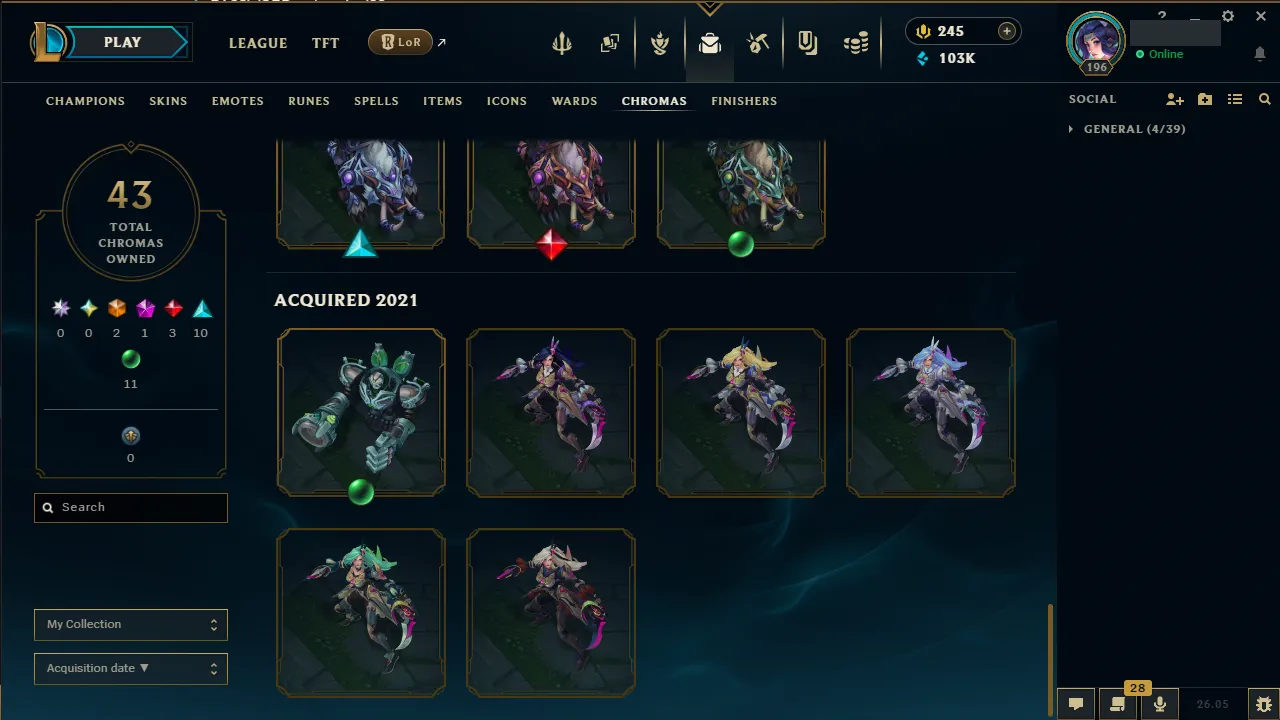1280x720 pixels.
Task: Select the Blitzcrank chroma thumbnail
Action: (x=361, y=411)
